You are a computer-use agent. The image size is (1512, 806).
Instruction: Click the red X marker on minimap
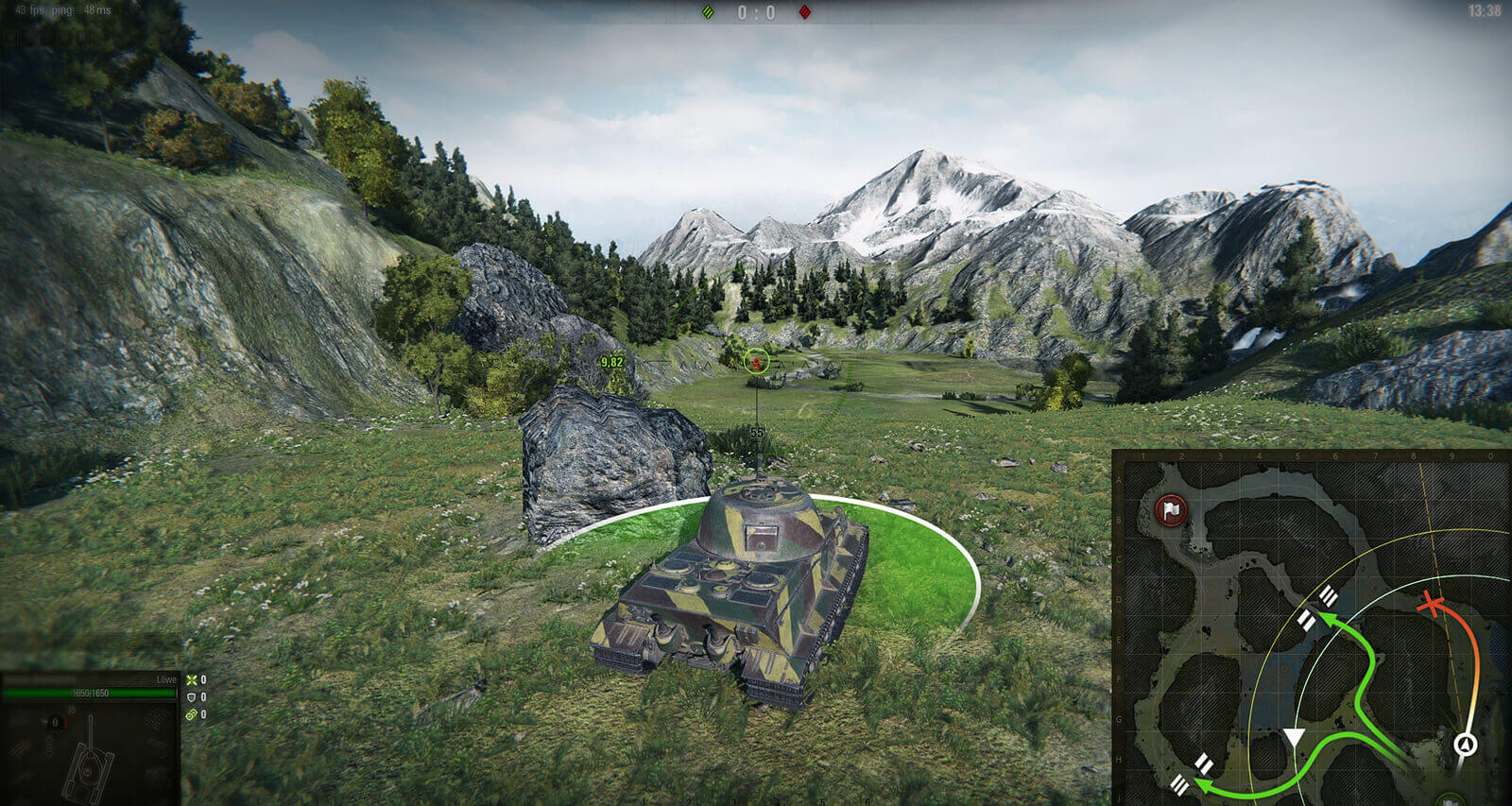coord(1434,605)
